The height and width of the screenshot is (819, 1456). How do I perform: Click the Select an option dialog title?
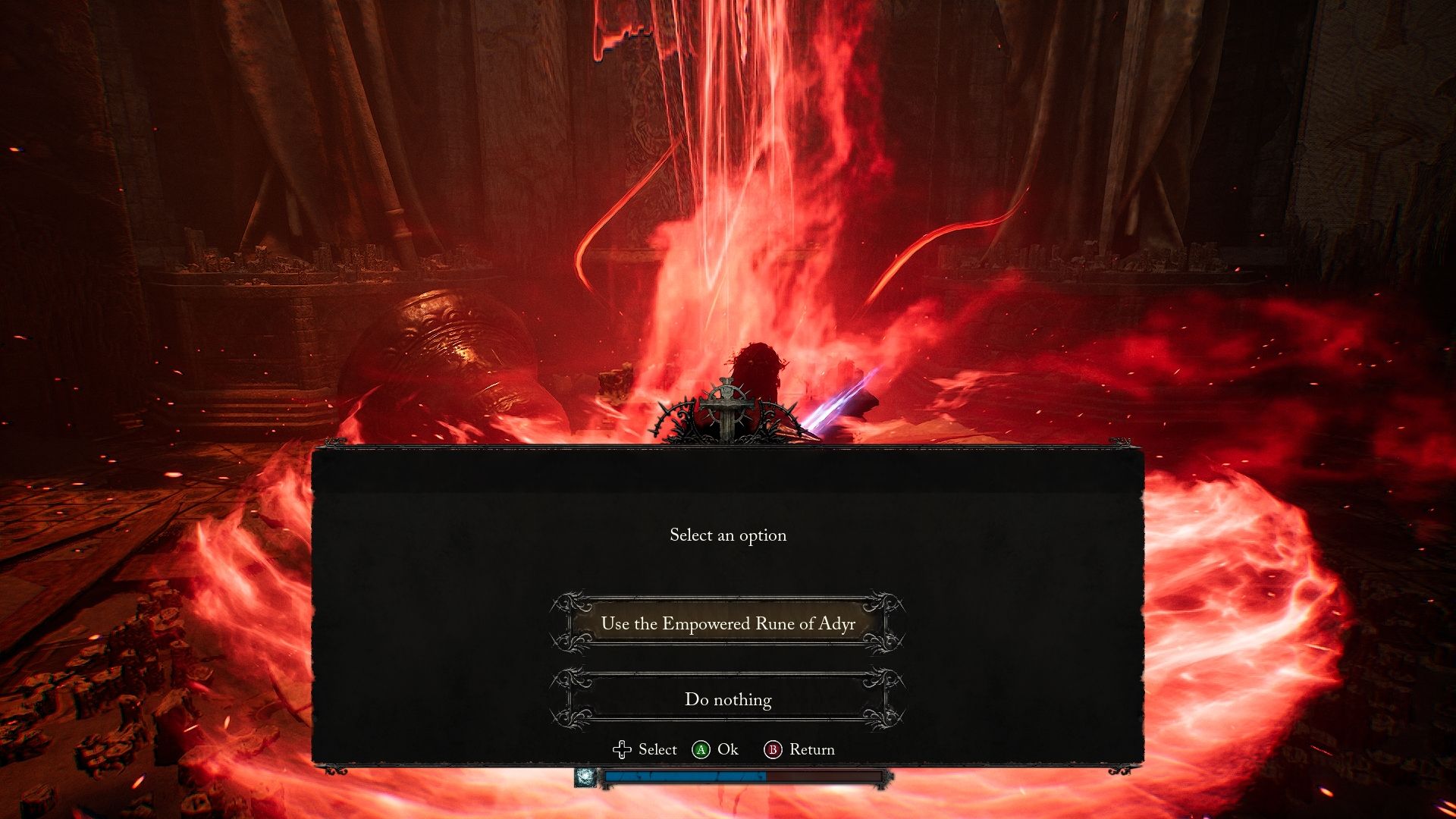[x=726, y=535]
